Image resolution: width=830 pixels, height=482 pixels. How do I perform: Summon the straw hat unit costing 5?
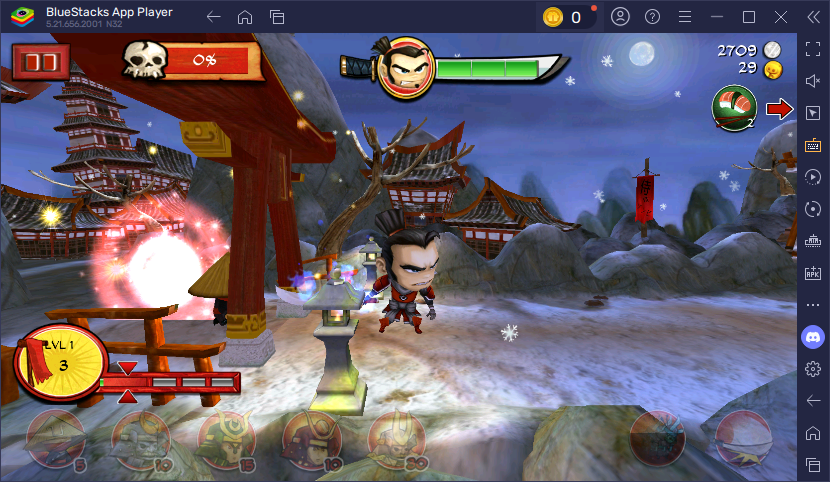point(56,438)
